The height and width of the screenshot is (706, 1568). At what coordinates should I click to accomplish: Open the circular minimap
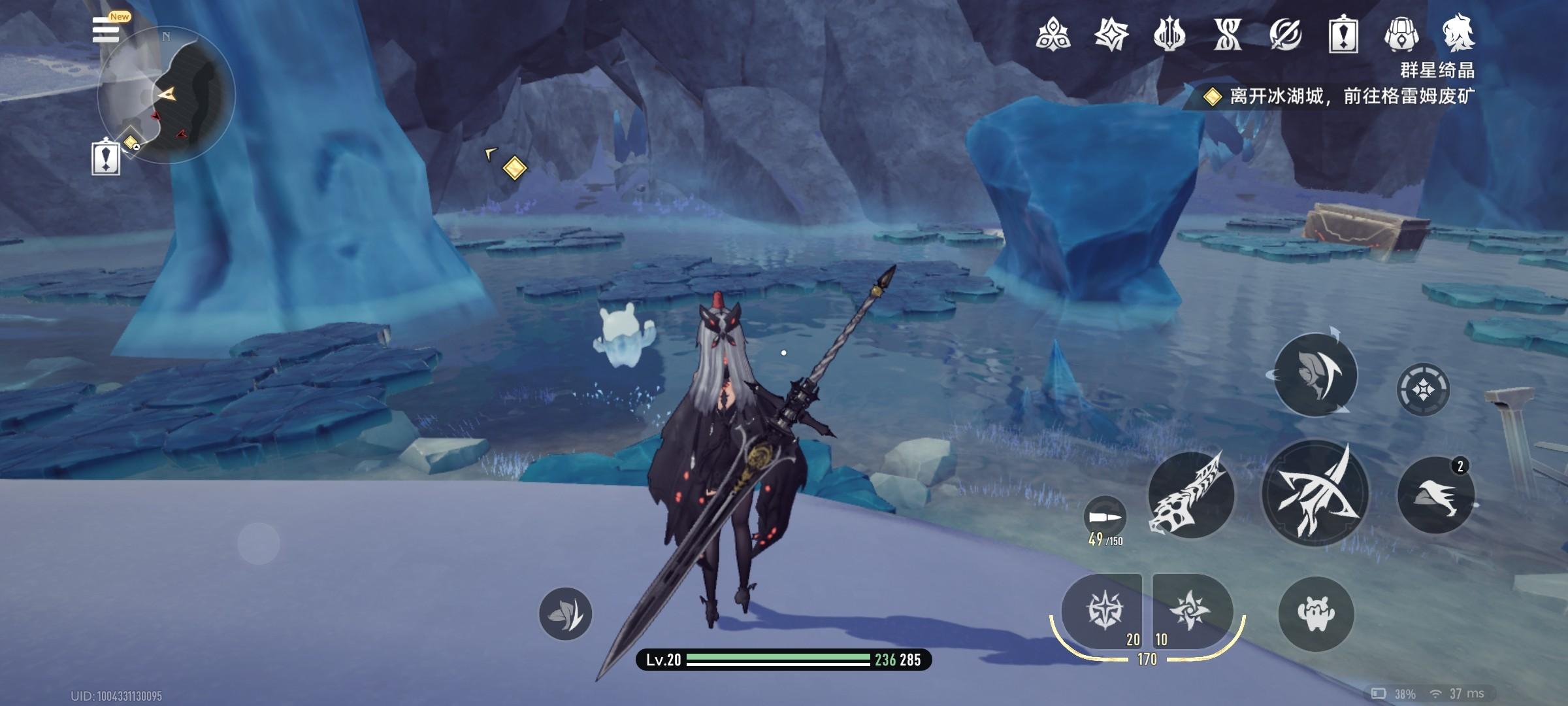[x=167, y=95]
